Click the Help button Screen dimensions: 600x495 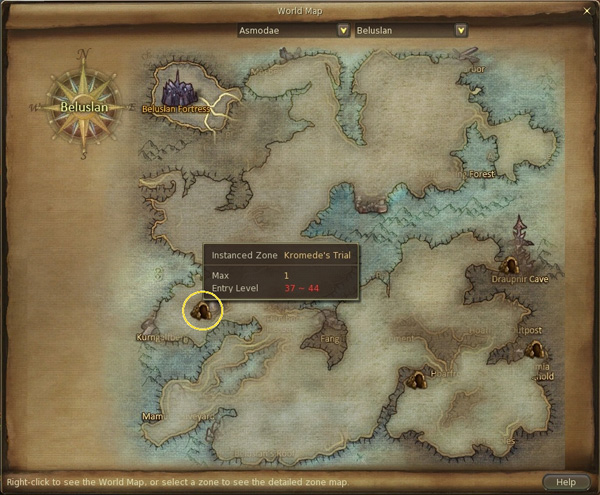coord(566,482)
